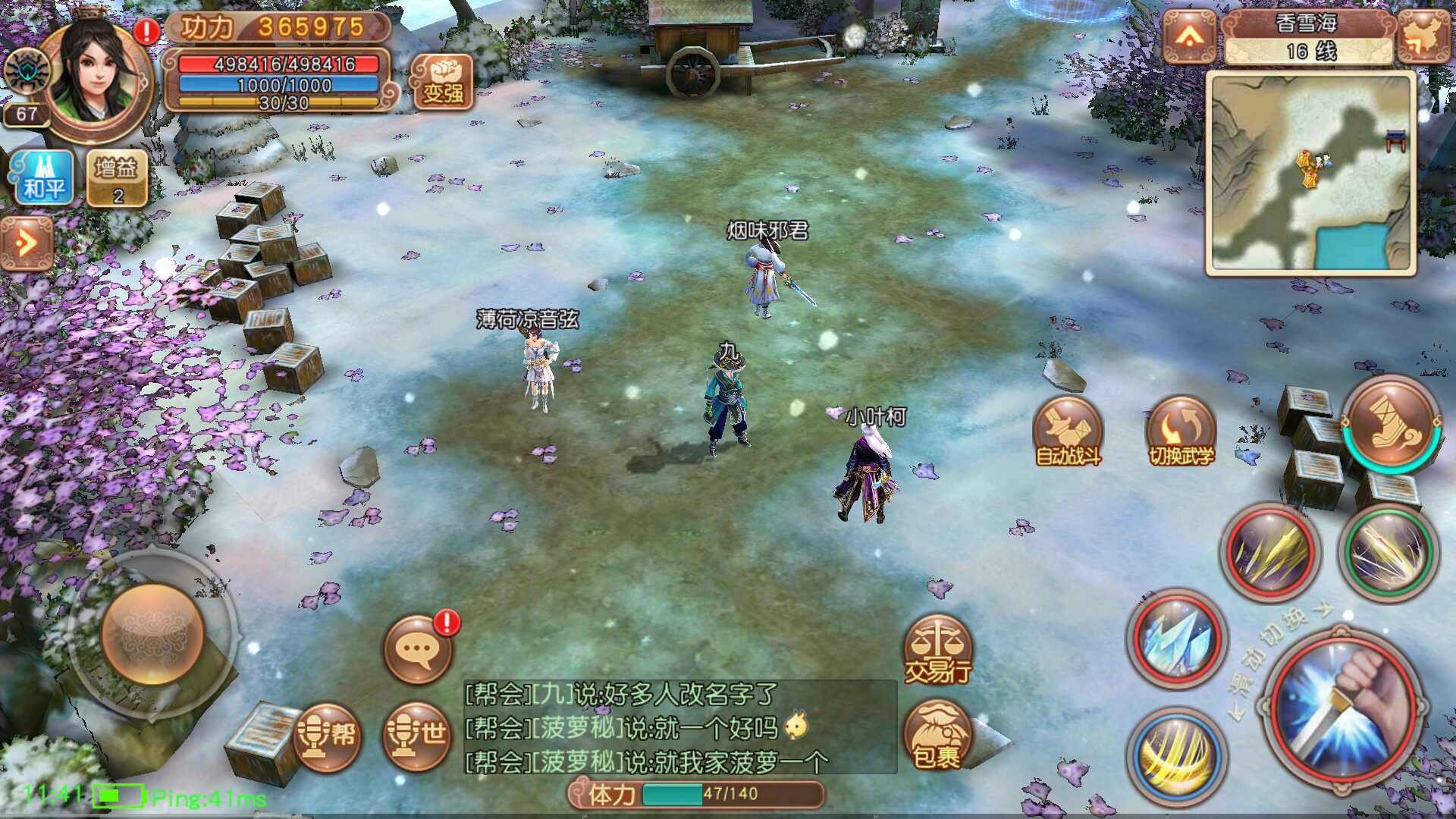The width and height of the screenshot is (1456, 819).
Task: Cast the ice crystal skill
Action: (x=1176, y=639)
